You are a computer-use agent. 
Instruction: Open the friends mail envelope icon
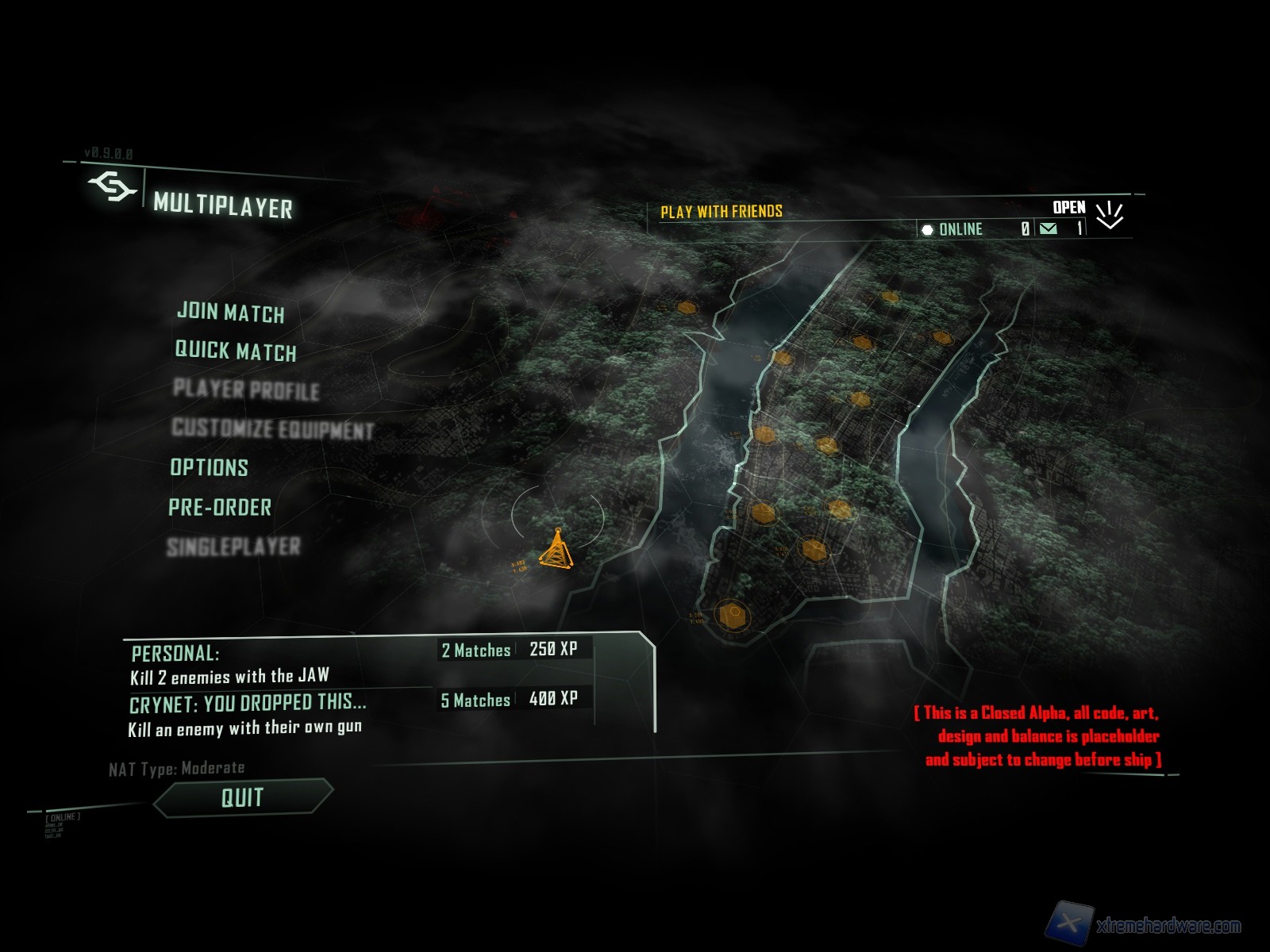(x=1048, y=229)
